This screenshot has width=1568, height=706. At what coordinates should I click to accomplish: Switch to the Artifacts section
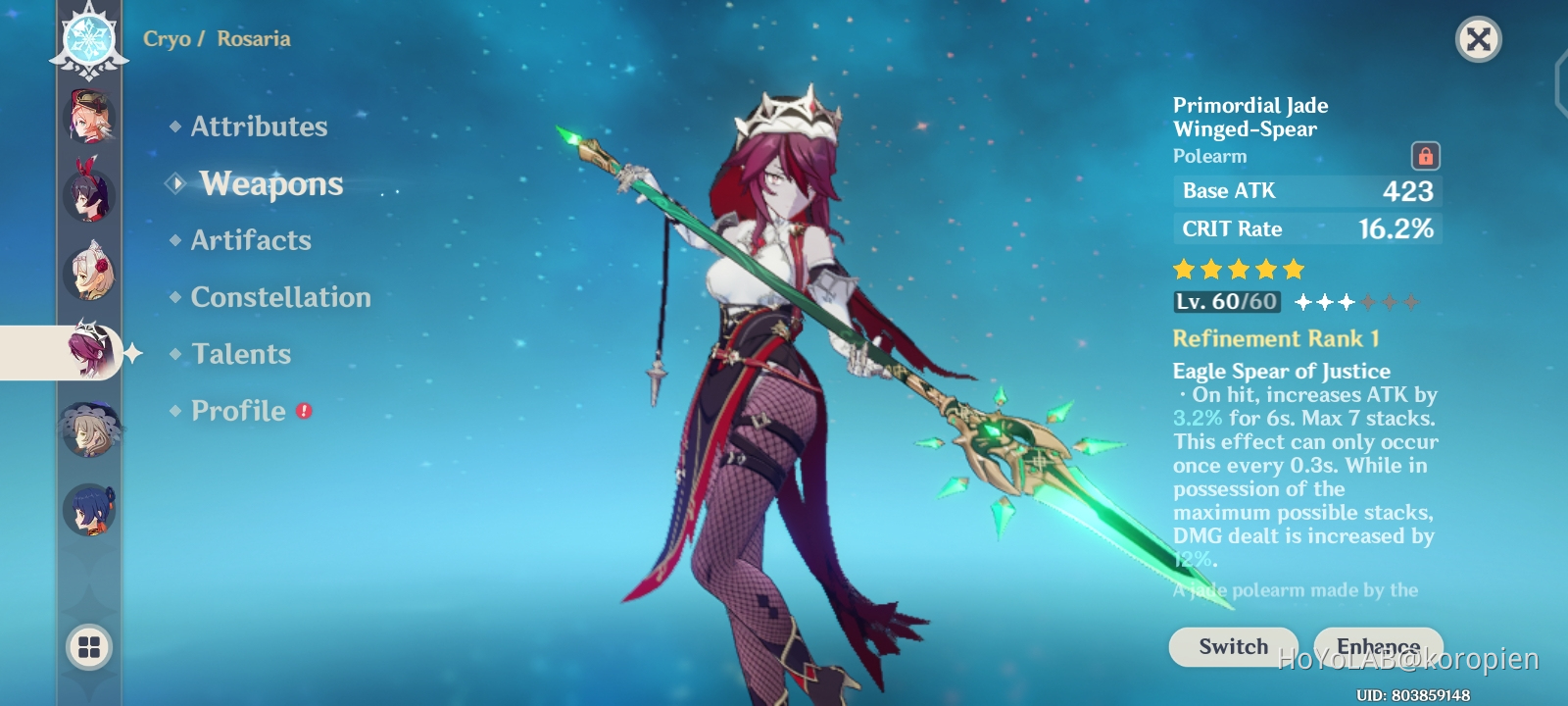(x=251, y=240)
